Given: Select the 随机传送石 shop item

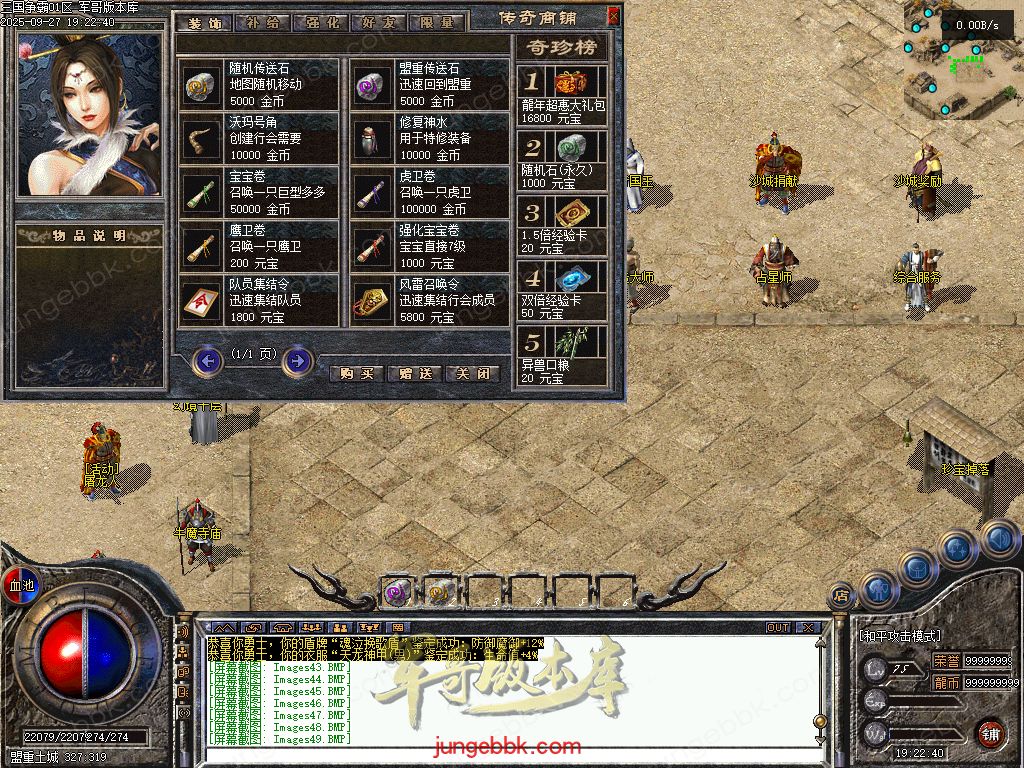Looking at the screenshot, I should point(260,84).
